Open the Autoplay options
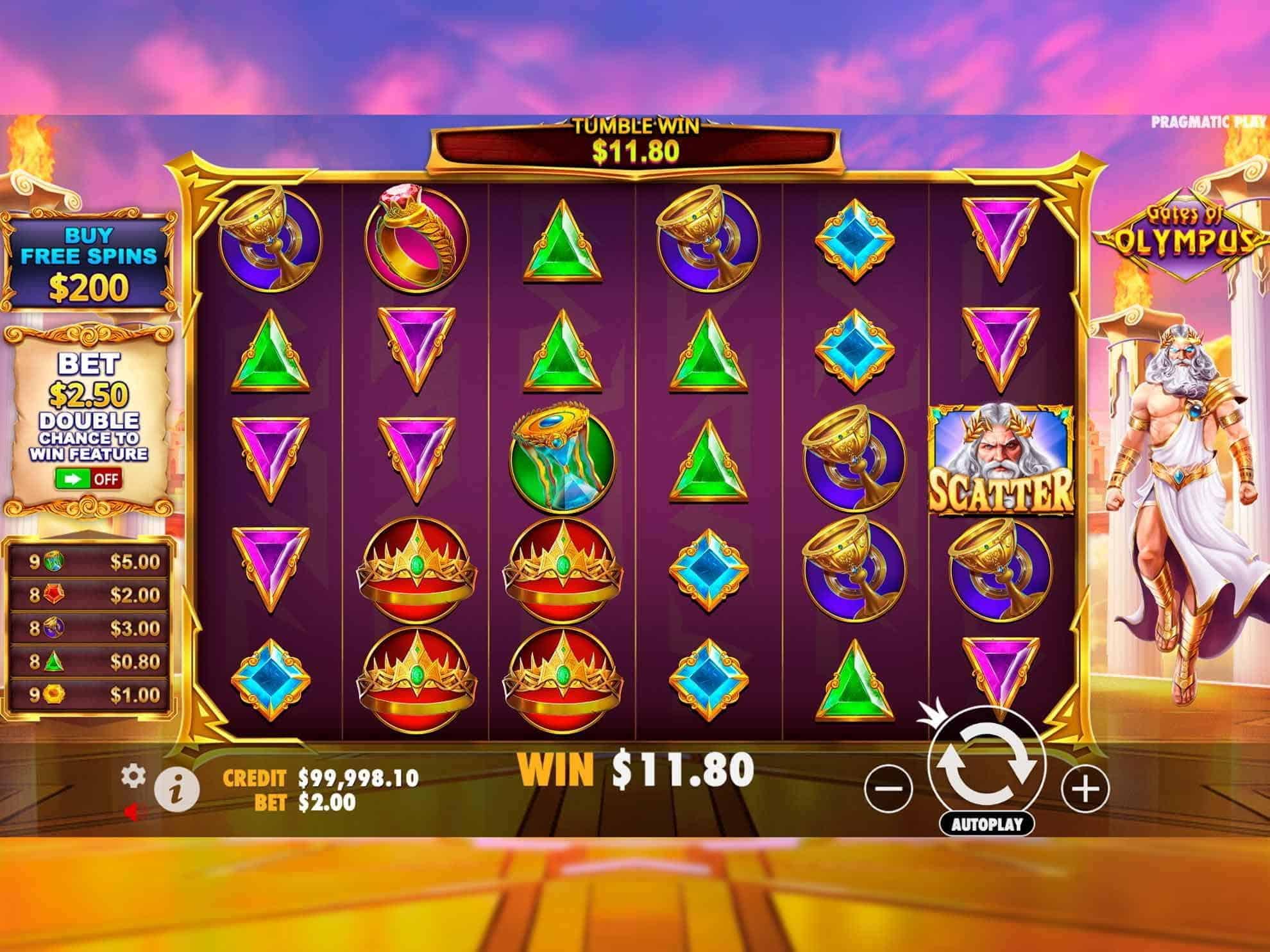1270x952 pixels. [987, 824]
